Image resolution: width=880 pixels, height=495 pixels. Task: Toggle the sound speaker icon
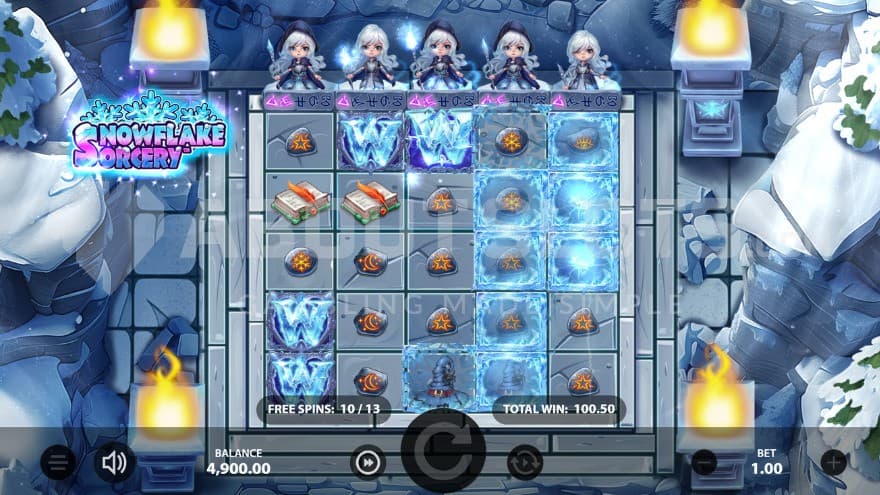115,462
